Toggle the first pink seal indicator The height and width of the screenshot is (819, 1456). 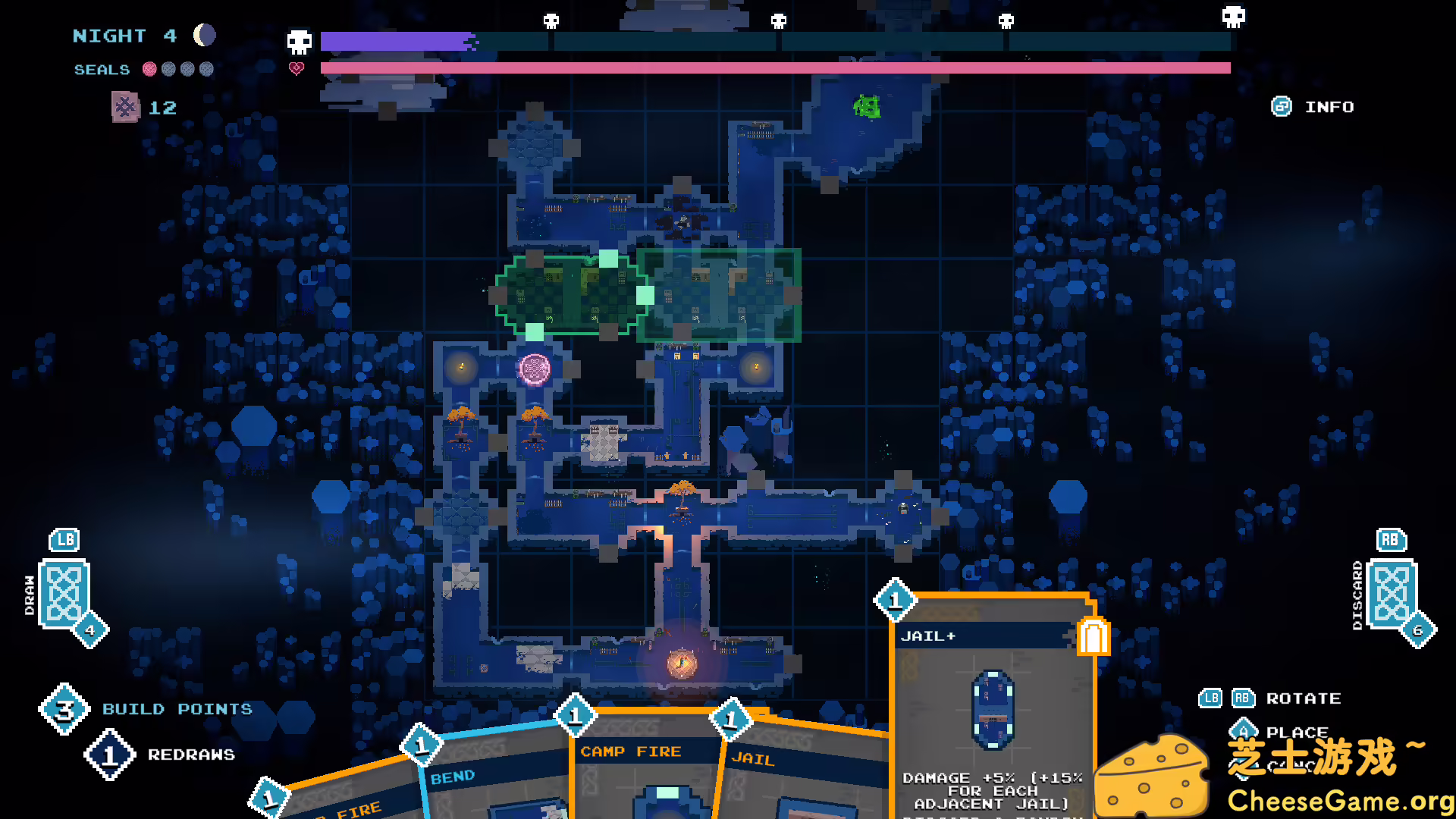tap(149, 69)
